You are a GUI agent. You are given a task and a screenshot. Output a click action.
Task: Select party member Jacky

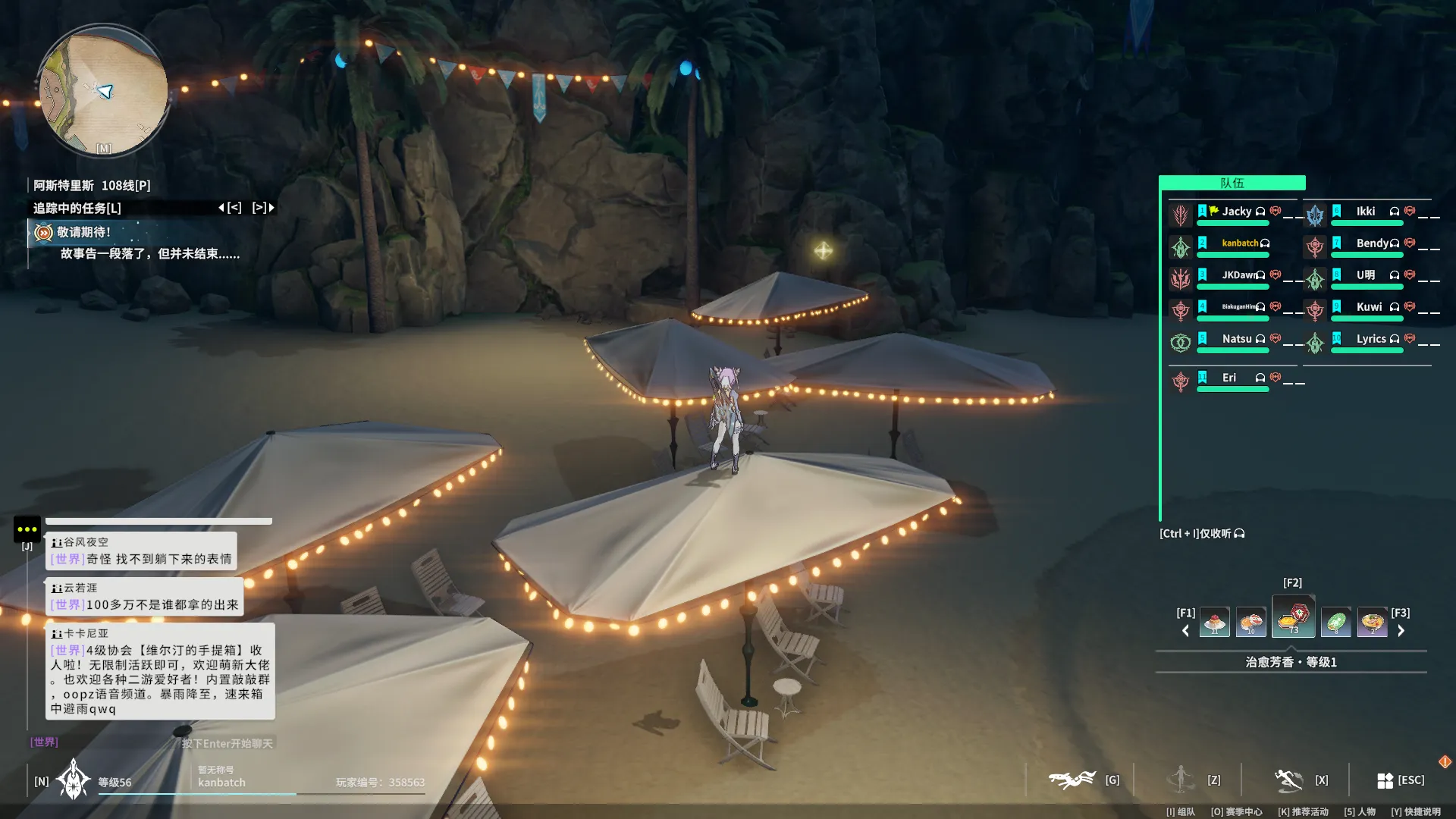[1236, 212]
